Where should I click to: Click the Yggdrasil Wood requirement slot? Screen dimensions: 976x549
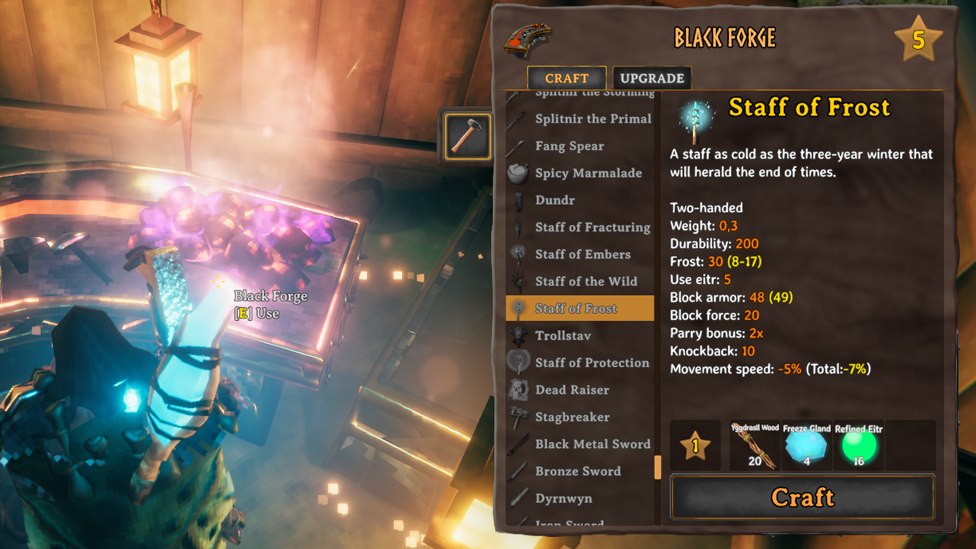(x=754, y=446)
